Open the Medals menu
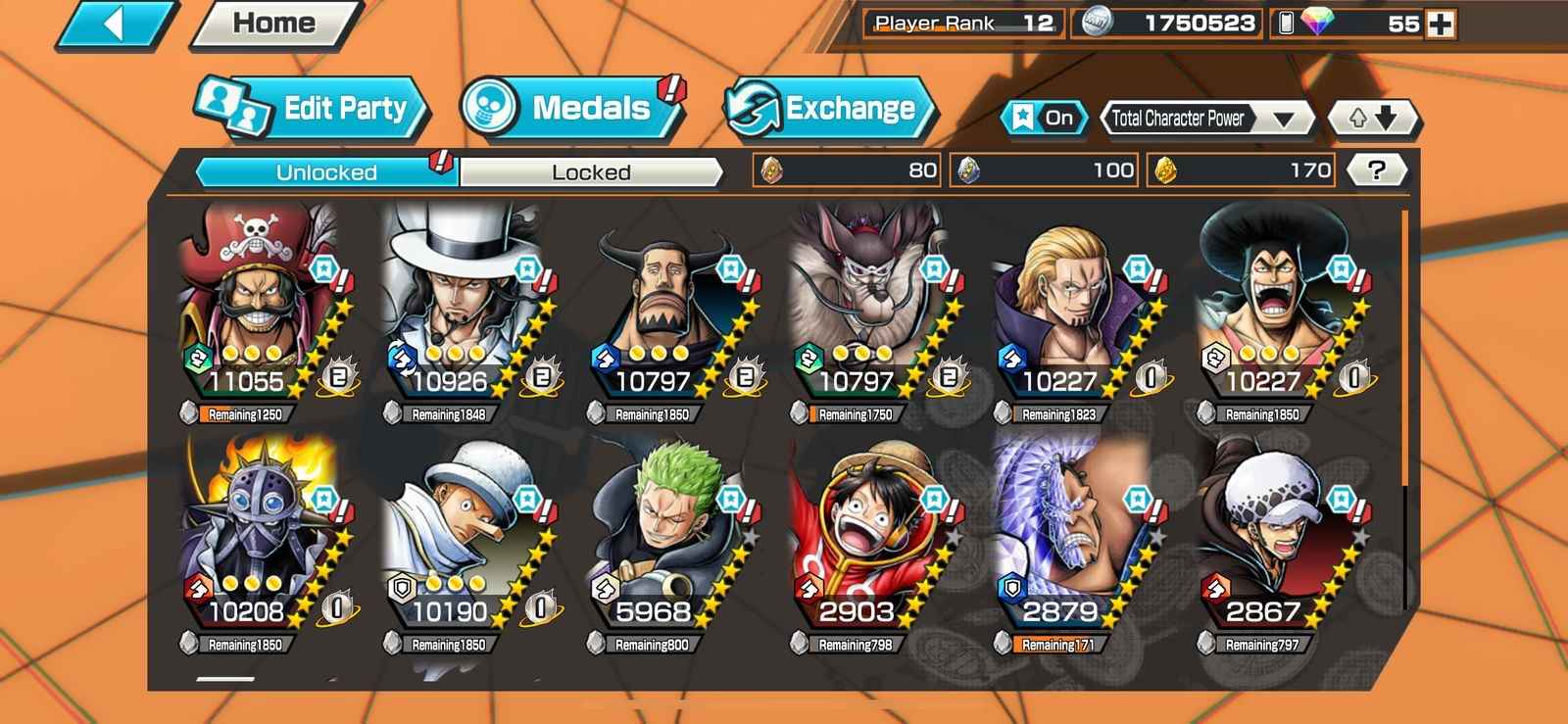The width and height of the screenshot is (1568, 724). (x=572, y=108)
